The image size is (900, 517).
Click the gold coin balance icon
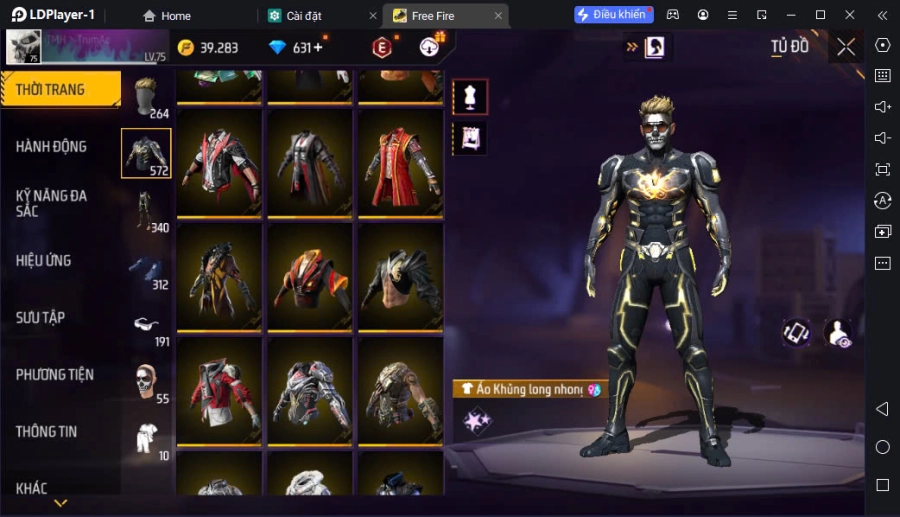[186, 48]
